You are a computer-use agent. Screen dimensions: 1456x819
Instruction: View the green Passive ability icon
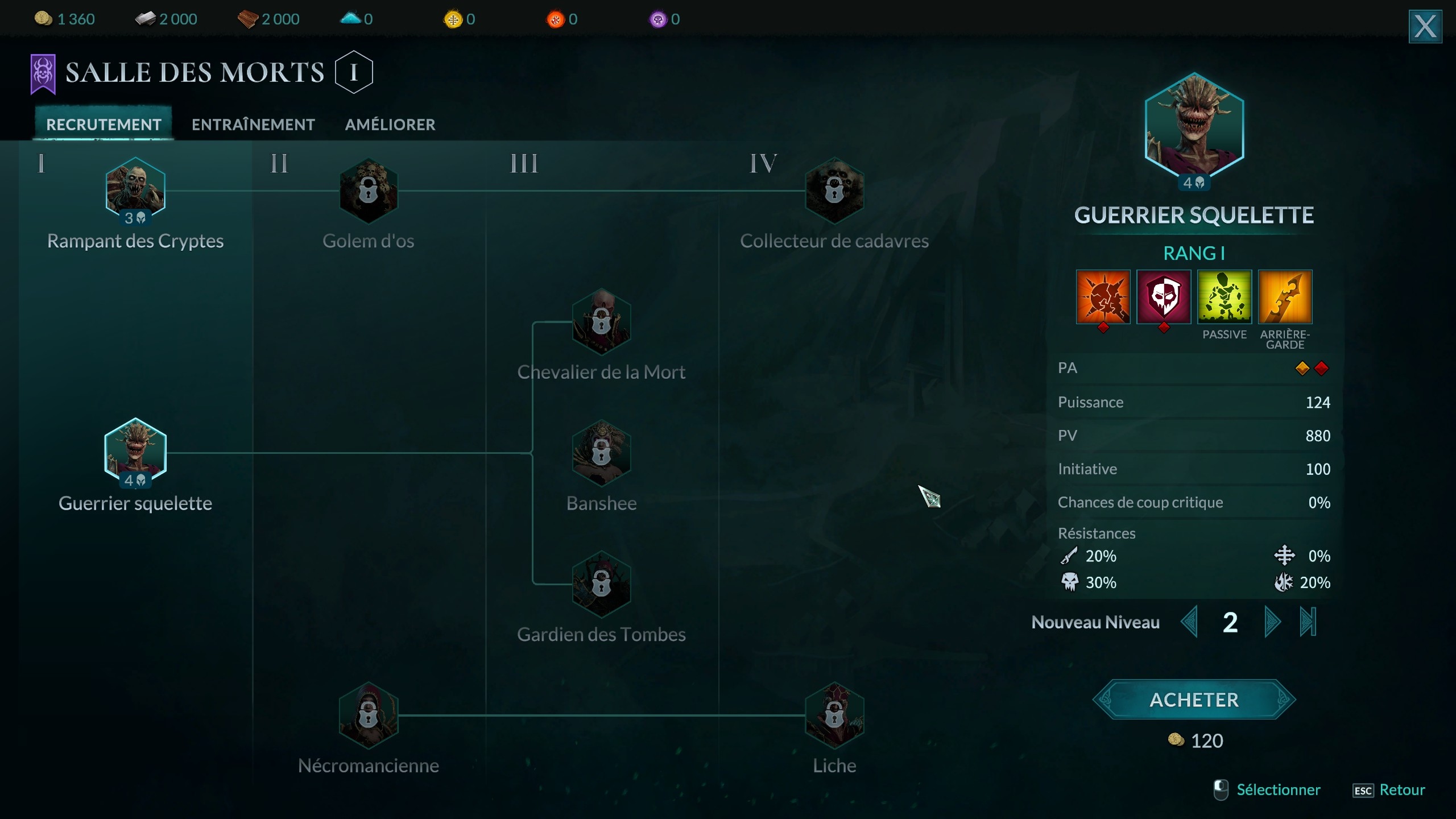click(x=1224, y=297)
